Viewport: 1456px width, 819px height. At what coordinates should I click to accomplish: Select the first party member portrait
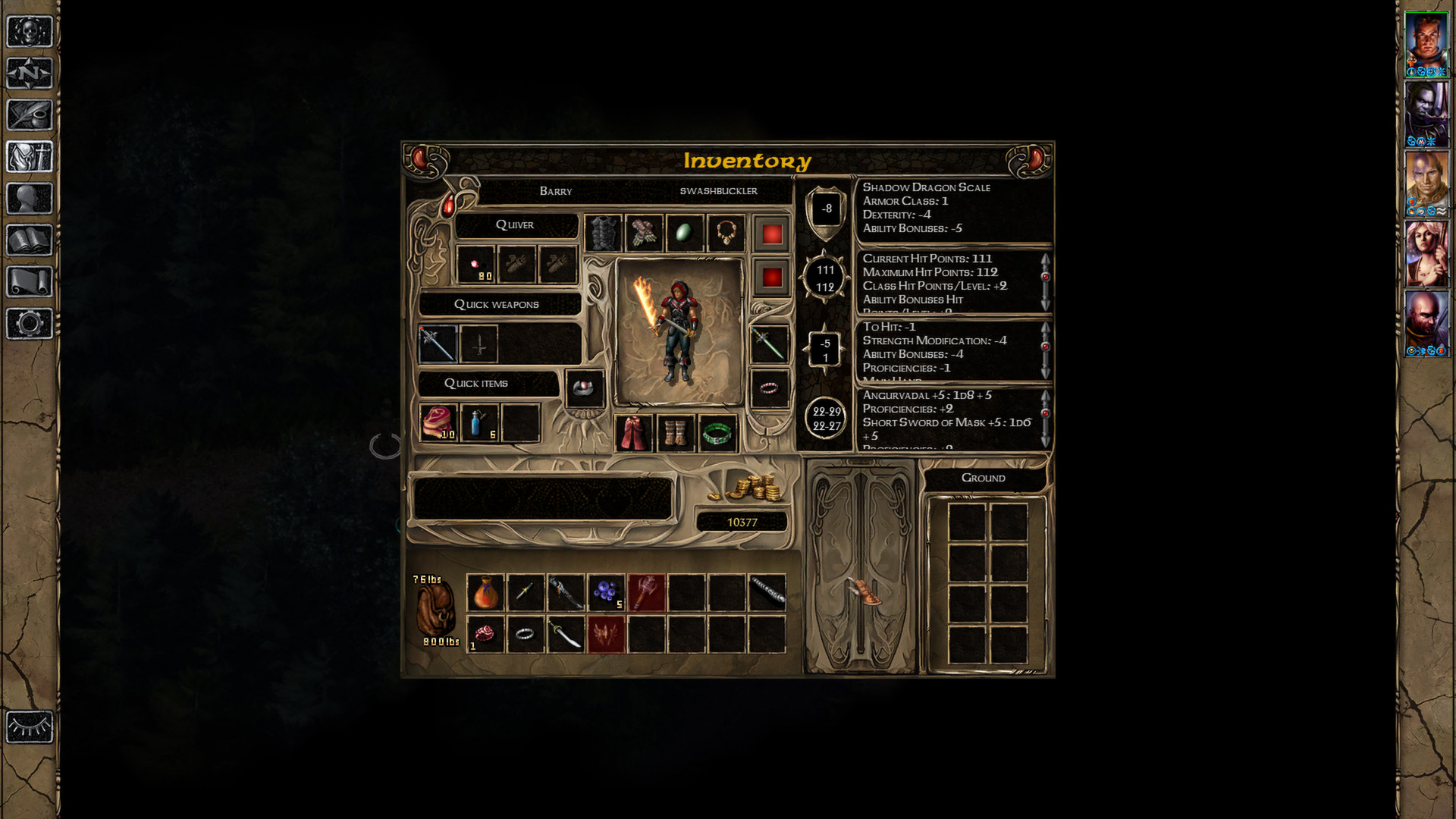pos(1426,44)
